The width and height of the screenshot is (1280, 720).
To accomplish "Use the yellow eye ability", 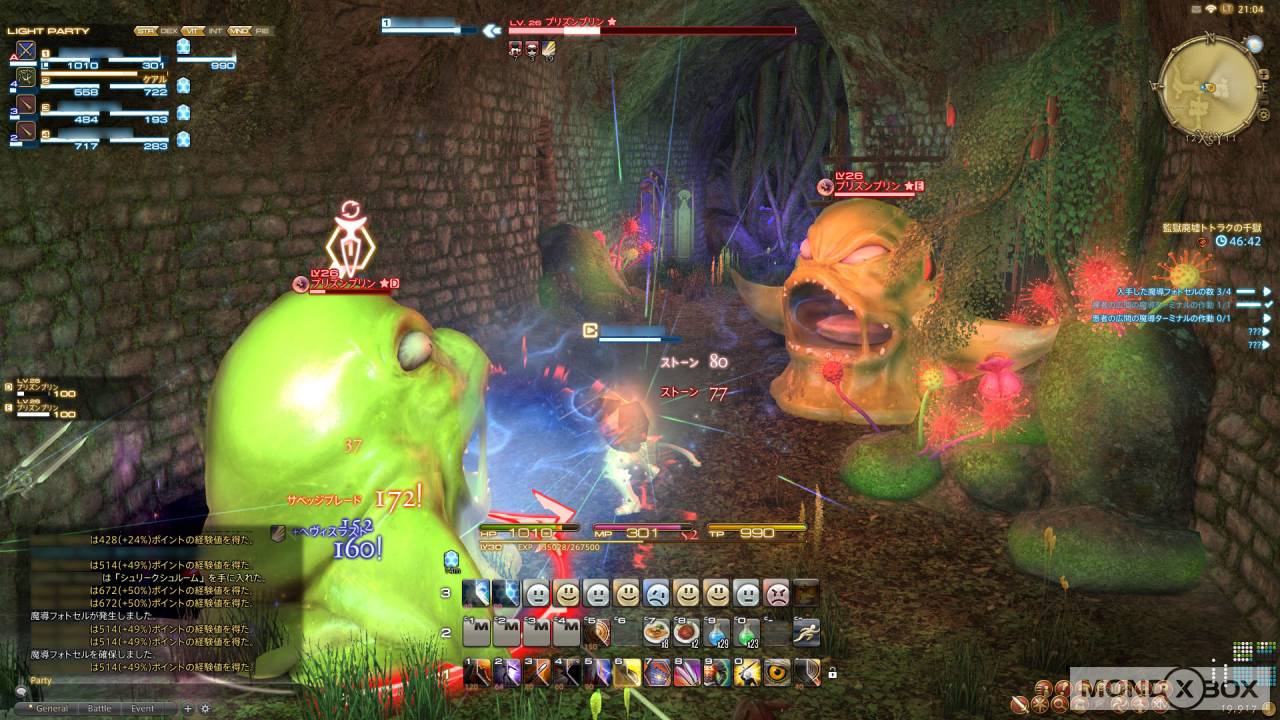I will (777, 672).
